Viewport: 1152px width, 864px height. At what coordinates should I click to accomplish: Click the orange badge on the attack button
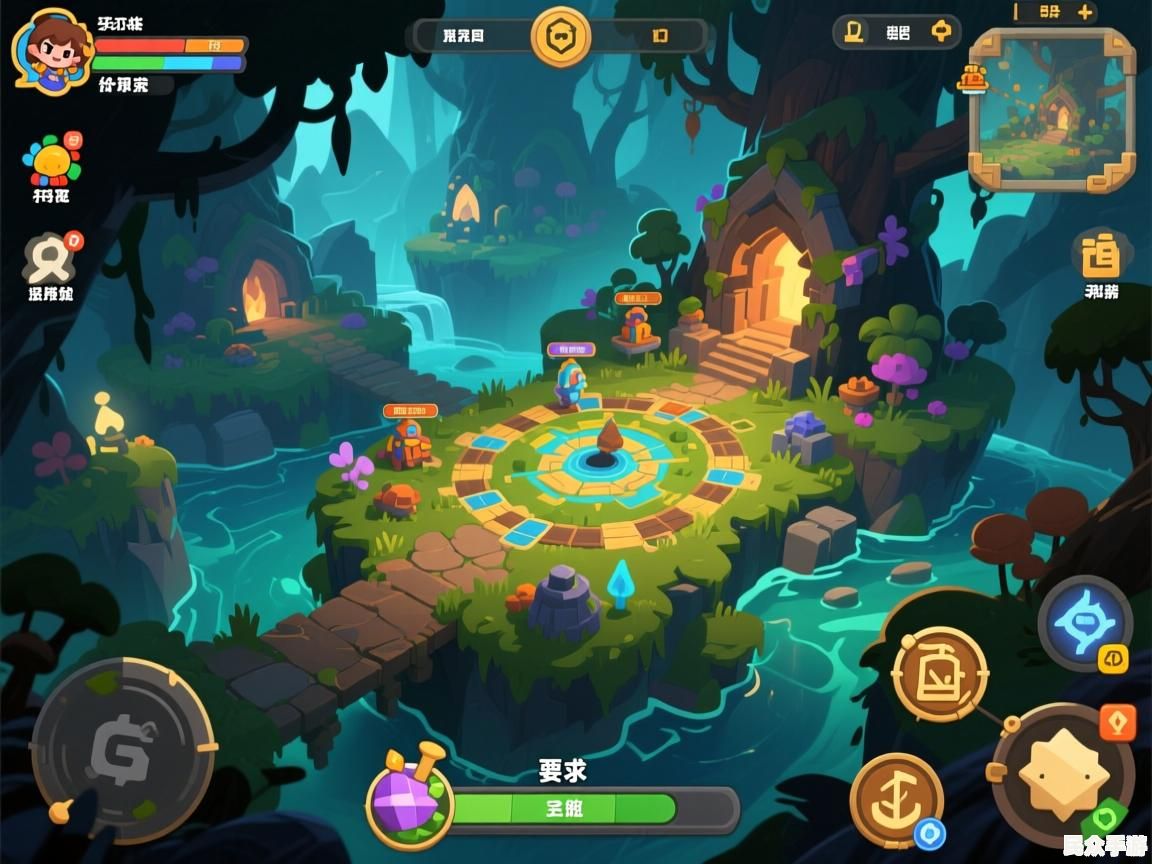(1117, 723)
